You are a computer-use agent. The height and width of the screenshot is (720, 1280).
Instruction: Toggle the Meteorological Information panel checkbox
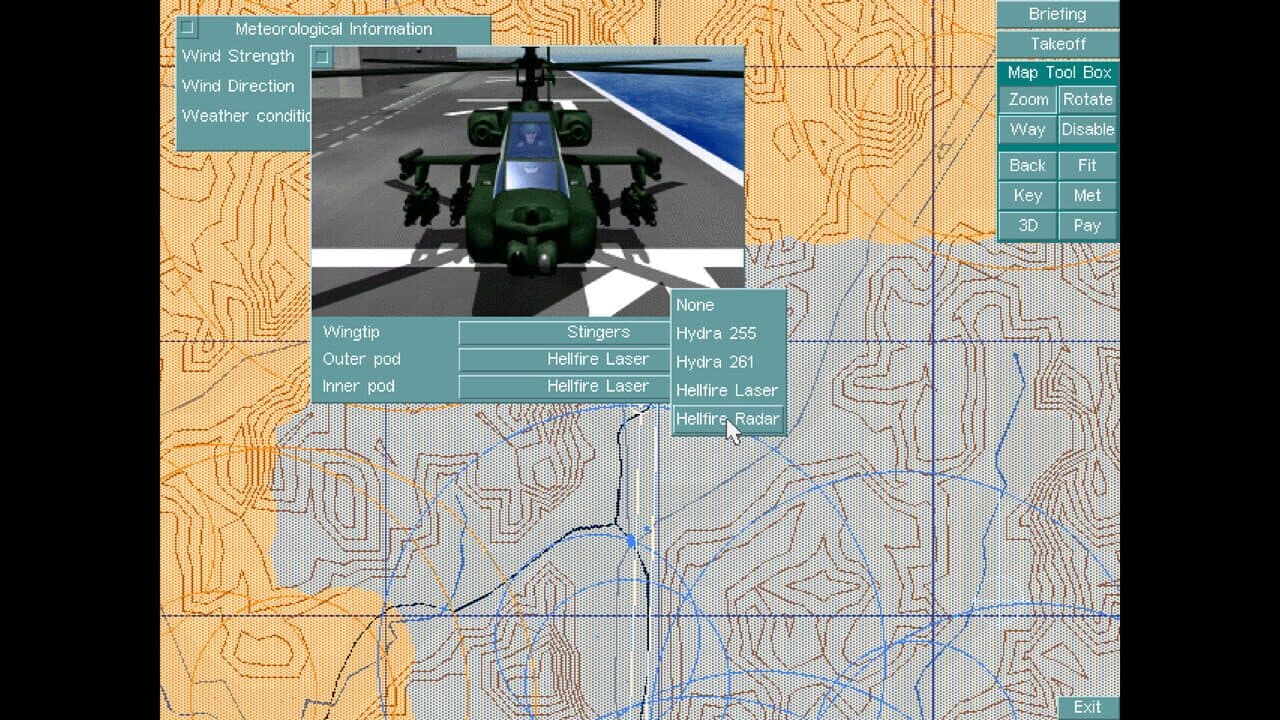(187, 29)
